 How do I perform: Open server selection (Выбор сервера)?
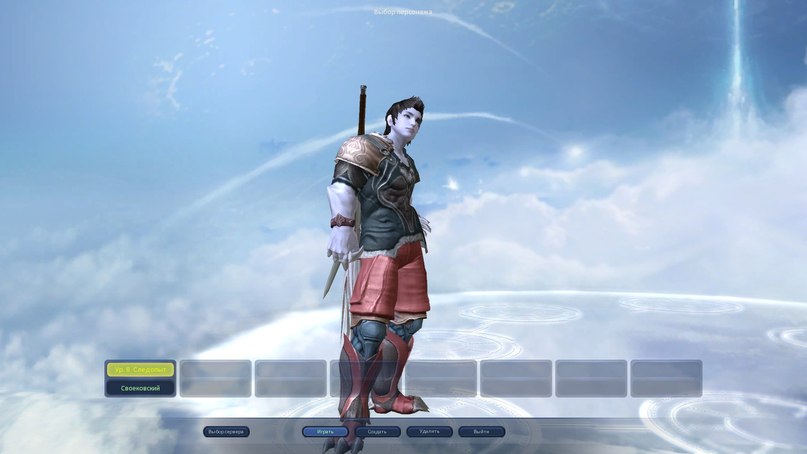point(226,432)
